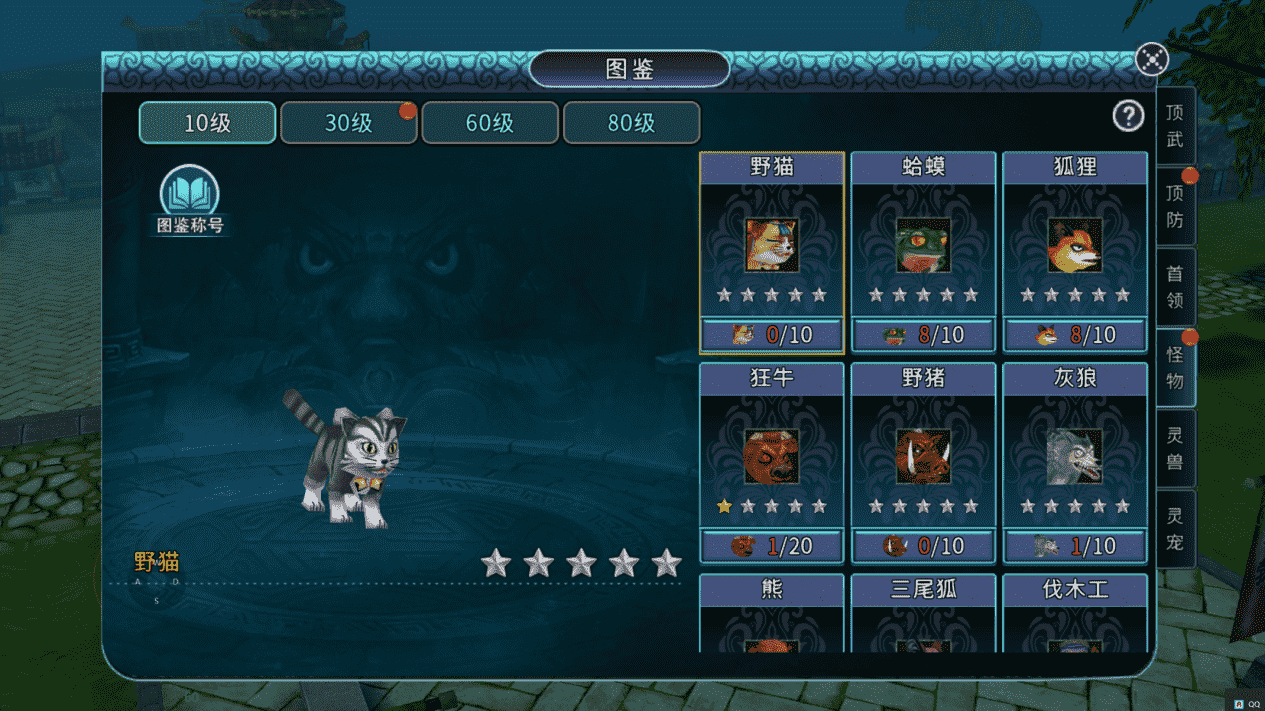Open the question mark help button
1265x711 pixels.
(1128, 116)
